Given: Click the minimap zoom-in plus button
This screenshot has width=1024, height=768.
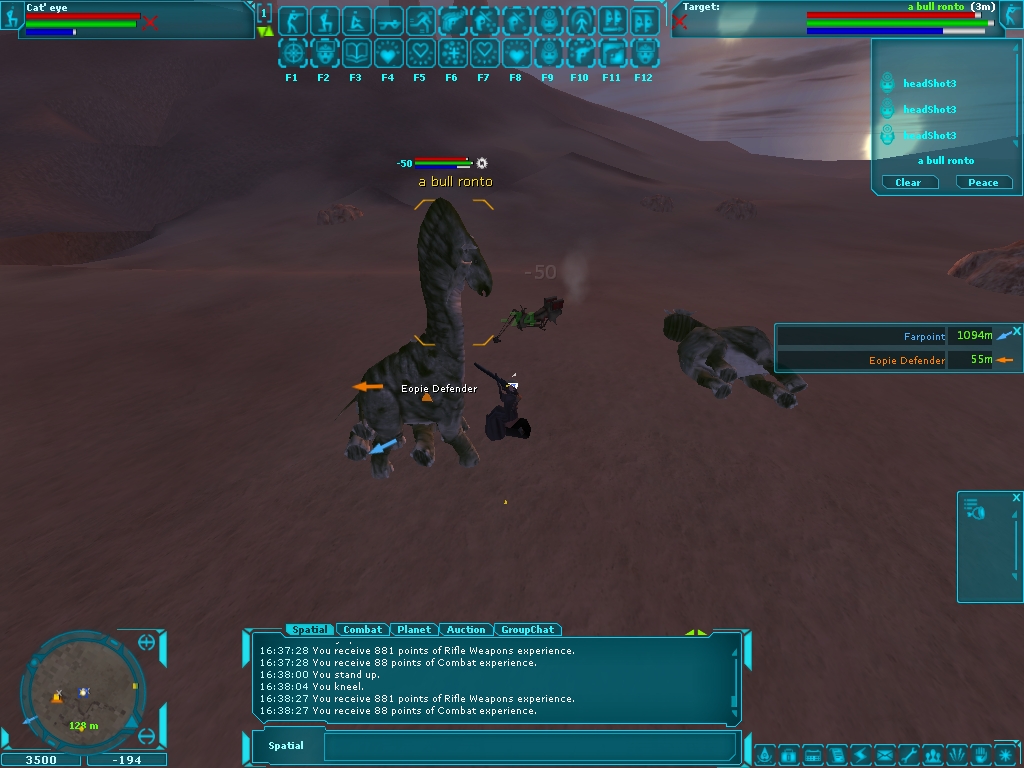Looking at the screenshot, I should [x=147, y=642].
